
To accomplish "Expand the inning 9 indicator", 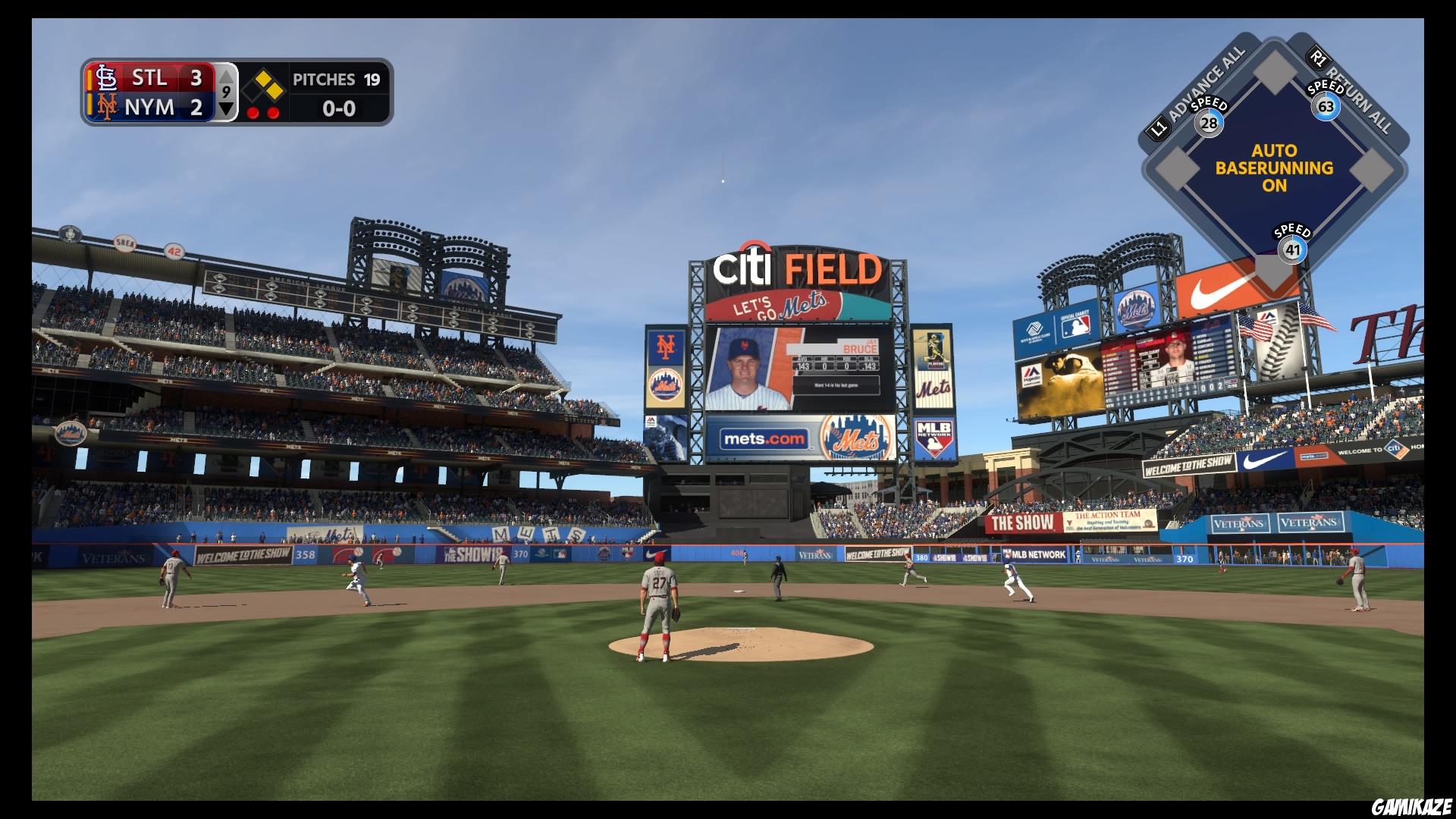I will (x=227, y=93).
